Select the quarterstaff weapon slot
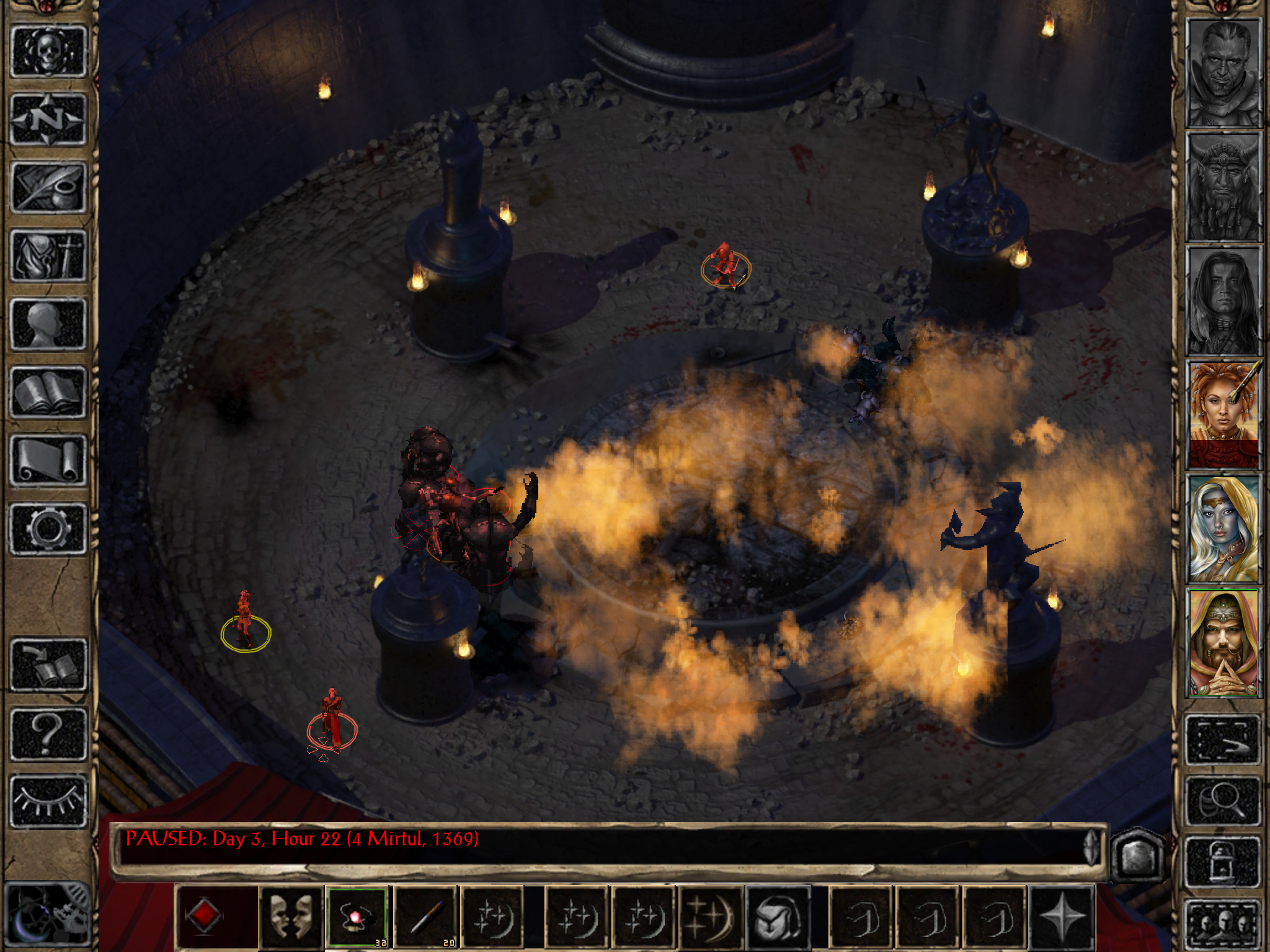Screen dimensions: 1270x952 [x=425, y=917]
